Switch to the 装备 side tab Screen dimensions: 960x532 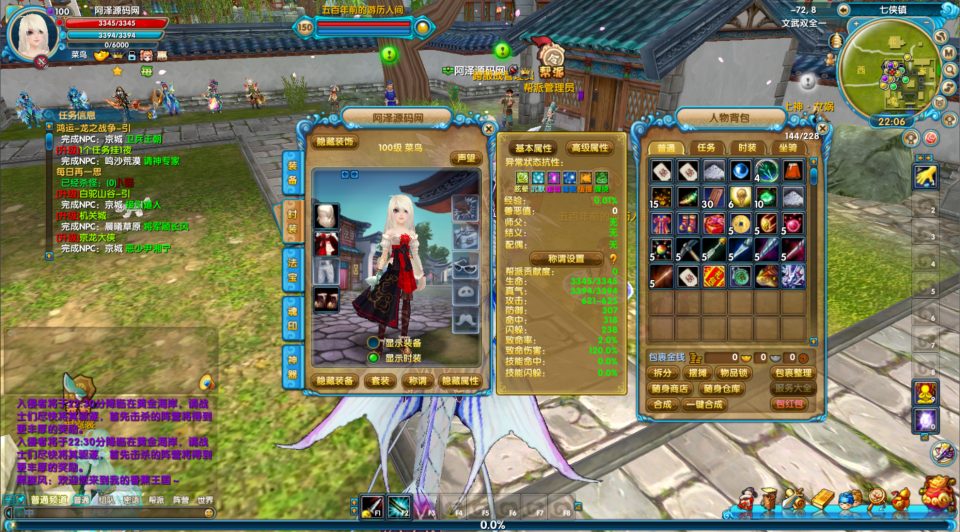(x=292, y=171)
